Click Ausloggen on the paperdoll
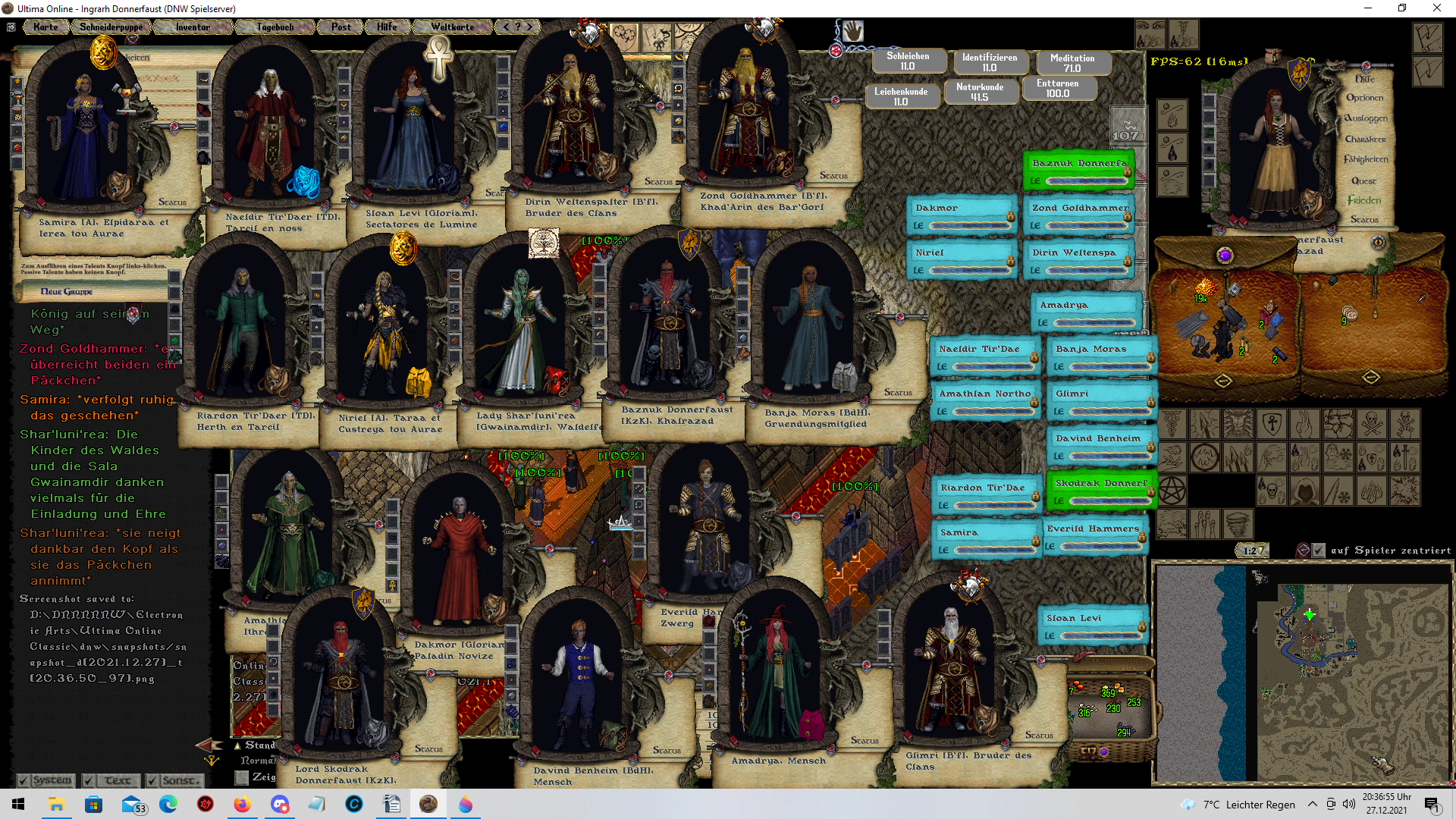The width and height of the screenshot is (1456, 819). (x=1365, y=118)
